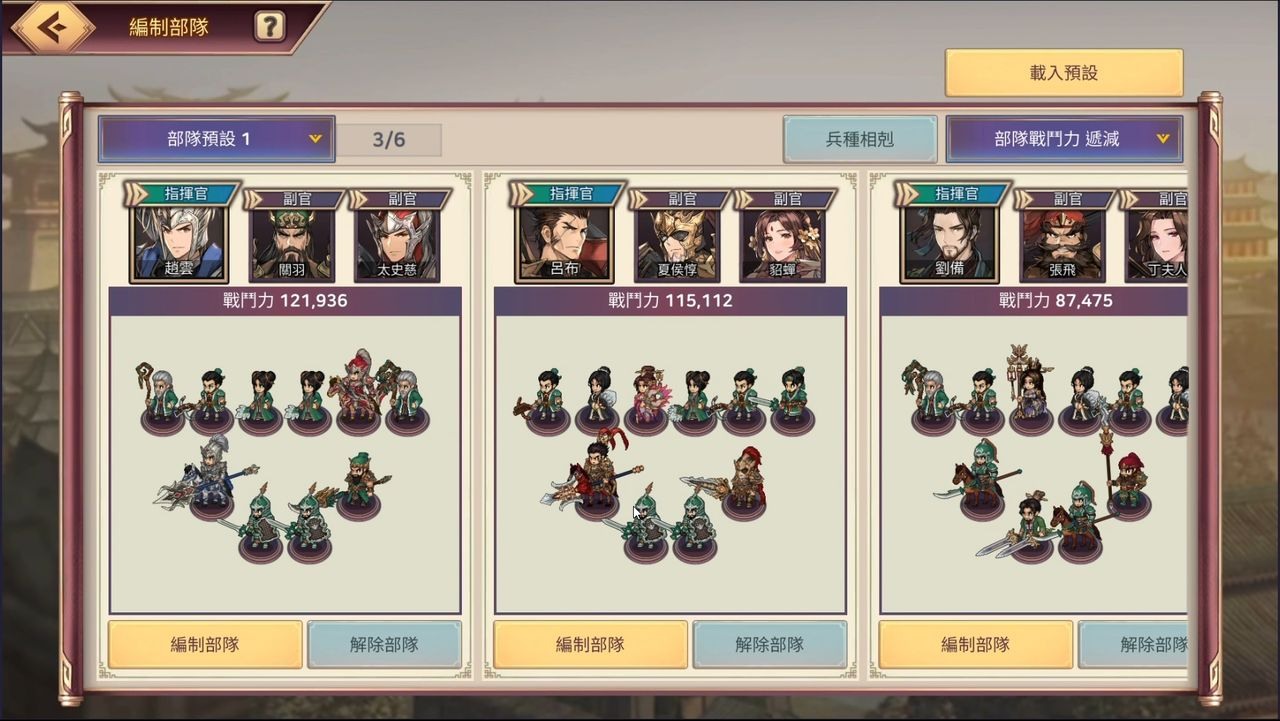
Task: Open the 部隊預設 1 preset dropdown
Action: (x=215, y=139)
